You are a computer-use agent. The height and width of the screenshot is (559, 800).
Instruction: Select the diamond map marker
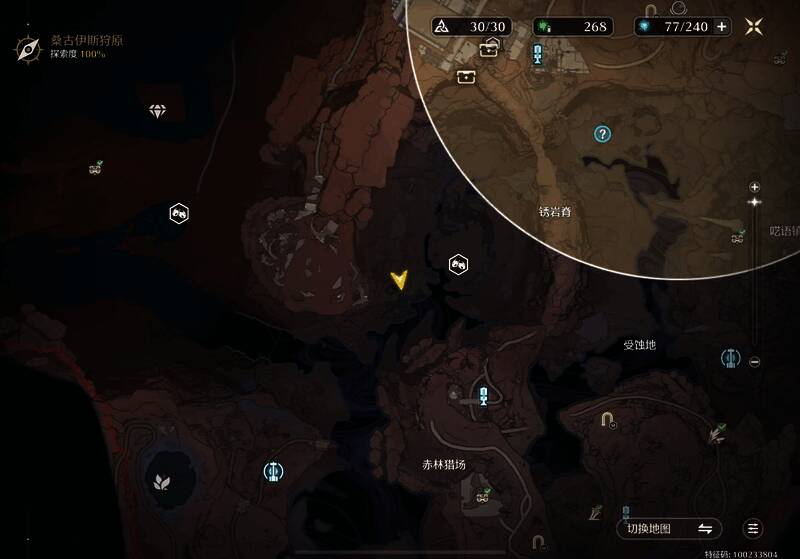tap(157, 111)
